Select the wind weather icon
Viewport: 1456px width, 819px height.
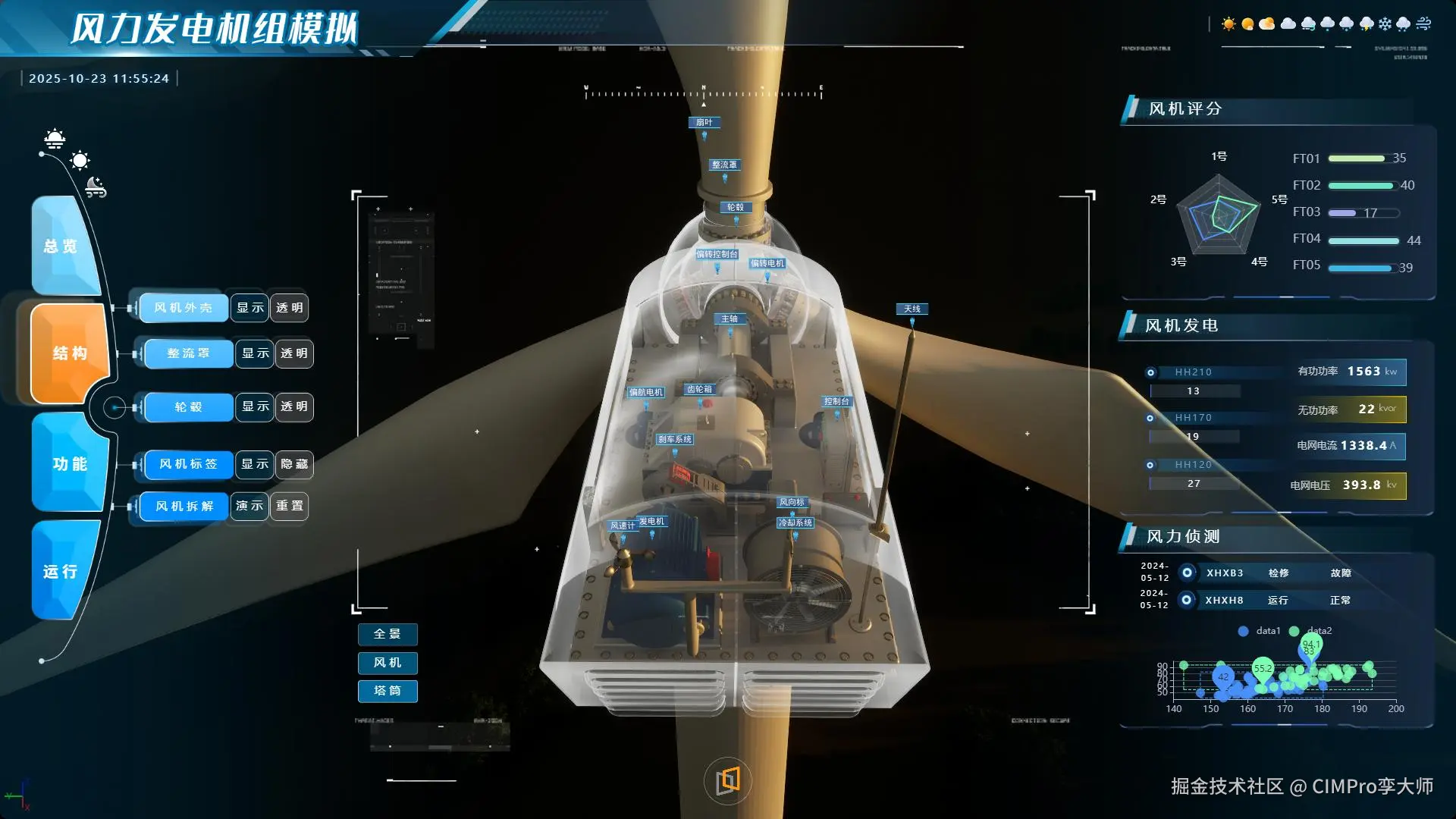(1423, 24)
